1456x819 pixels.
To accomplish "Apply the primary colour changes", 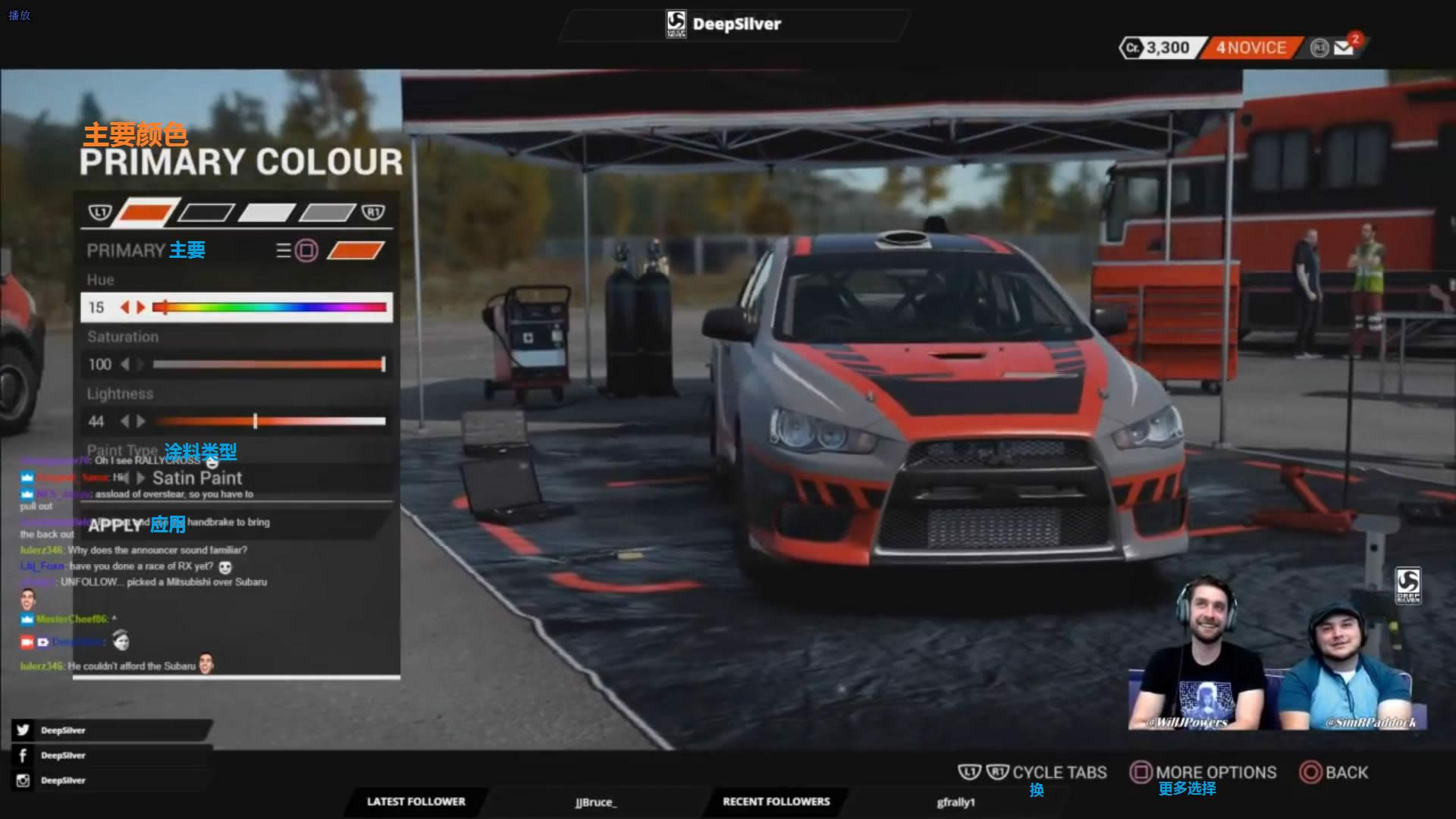I will [x=115, y=526].
